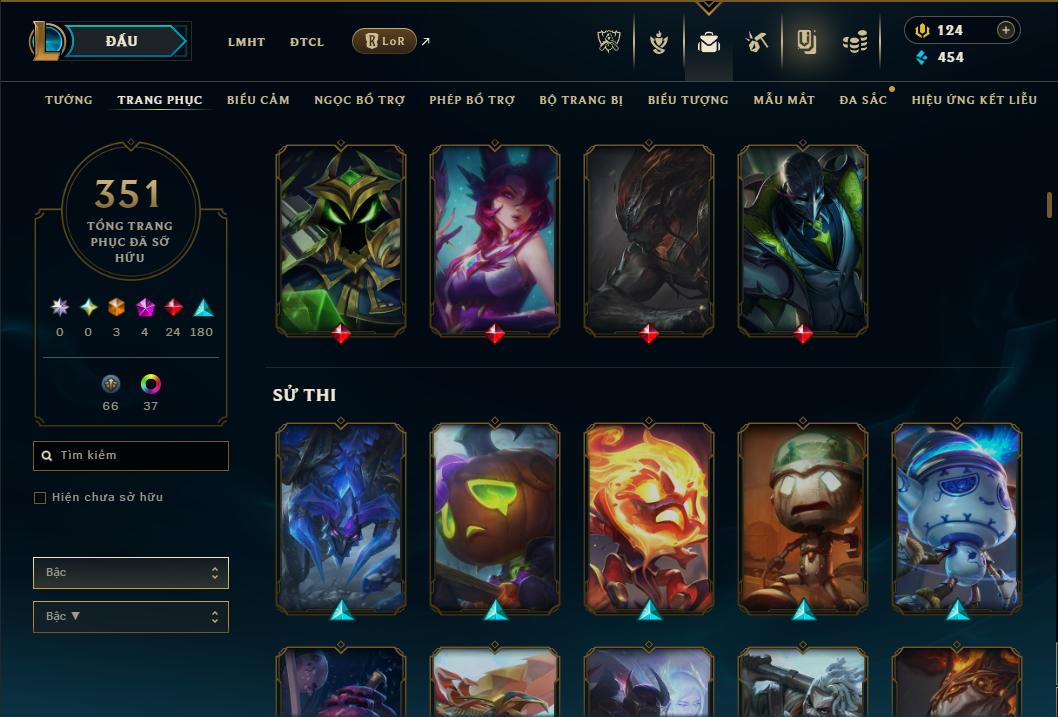Choose the pumpkin-head skin card
Viewport: 1058px width, 717px height.
495,517
